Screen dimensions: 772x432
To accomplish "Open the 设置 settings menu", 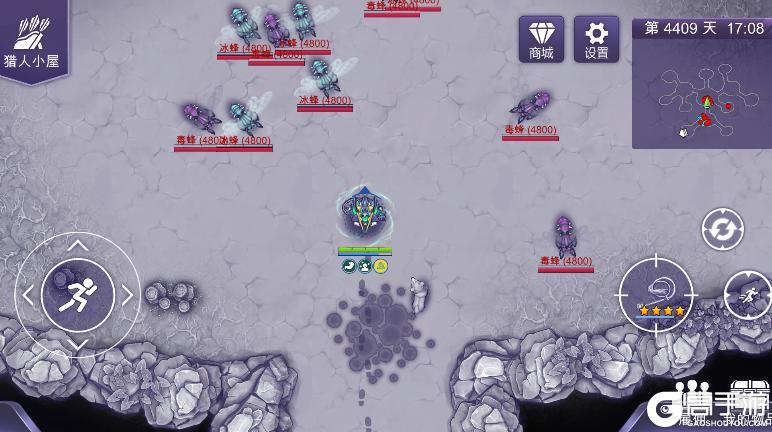I will (596, 39).
